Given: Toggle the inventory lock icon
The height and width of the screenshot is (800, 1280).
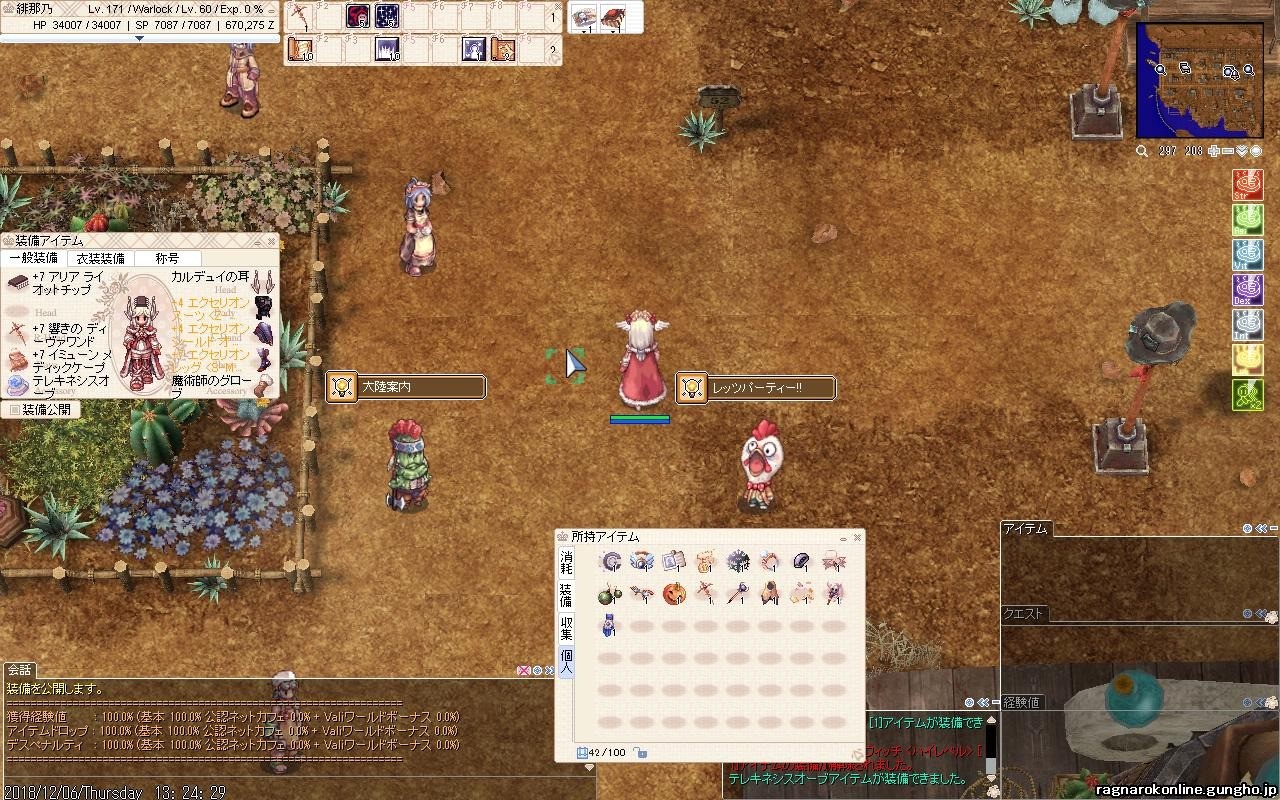Looking at the screenshot, I should [x=640, y=753].
